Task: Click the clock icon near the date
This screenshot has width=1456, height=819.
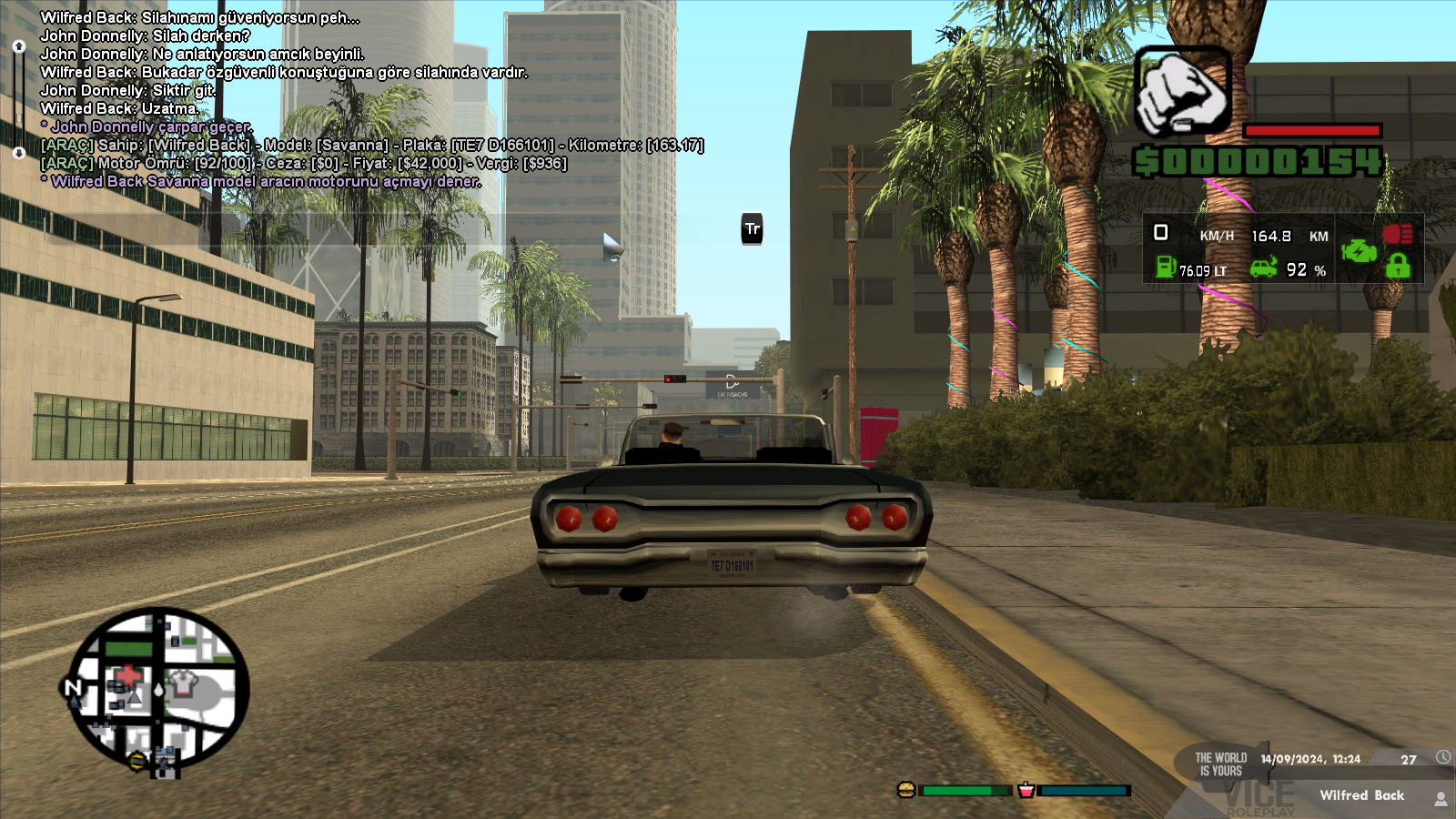Action: [1443, 757]
